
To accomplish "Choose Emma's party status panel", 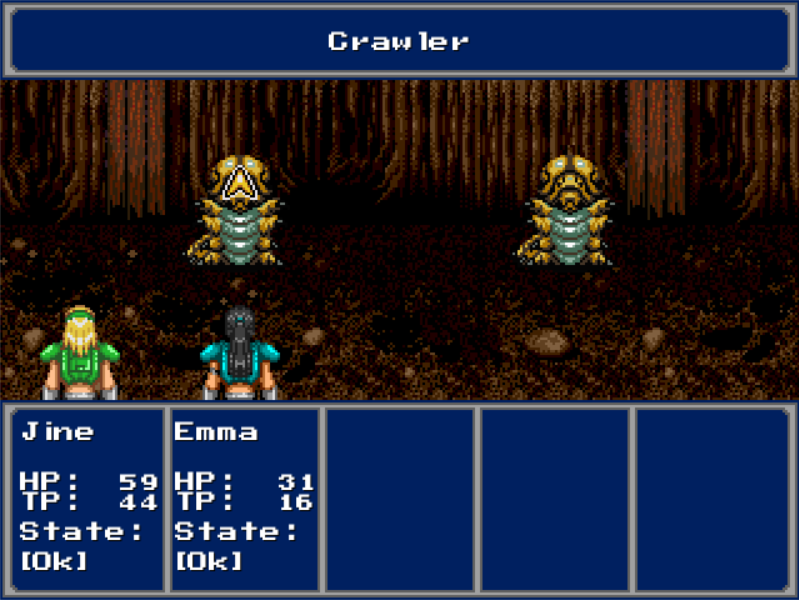I will coord(244,497).
